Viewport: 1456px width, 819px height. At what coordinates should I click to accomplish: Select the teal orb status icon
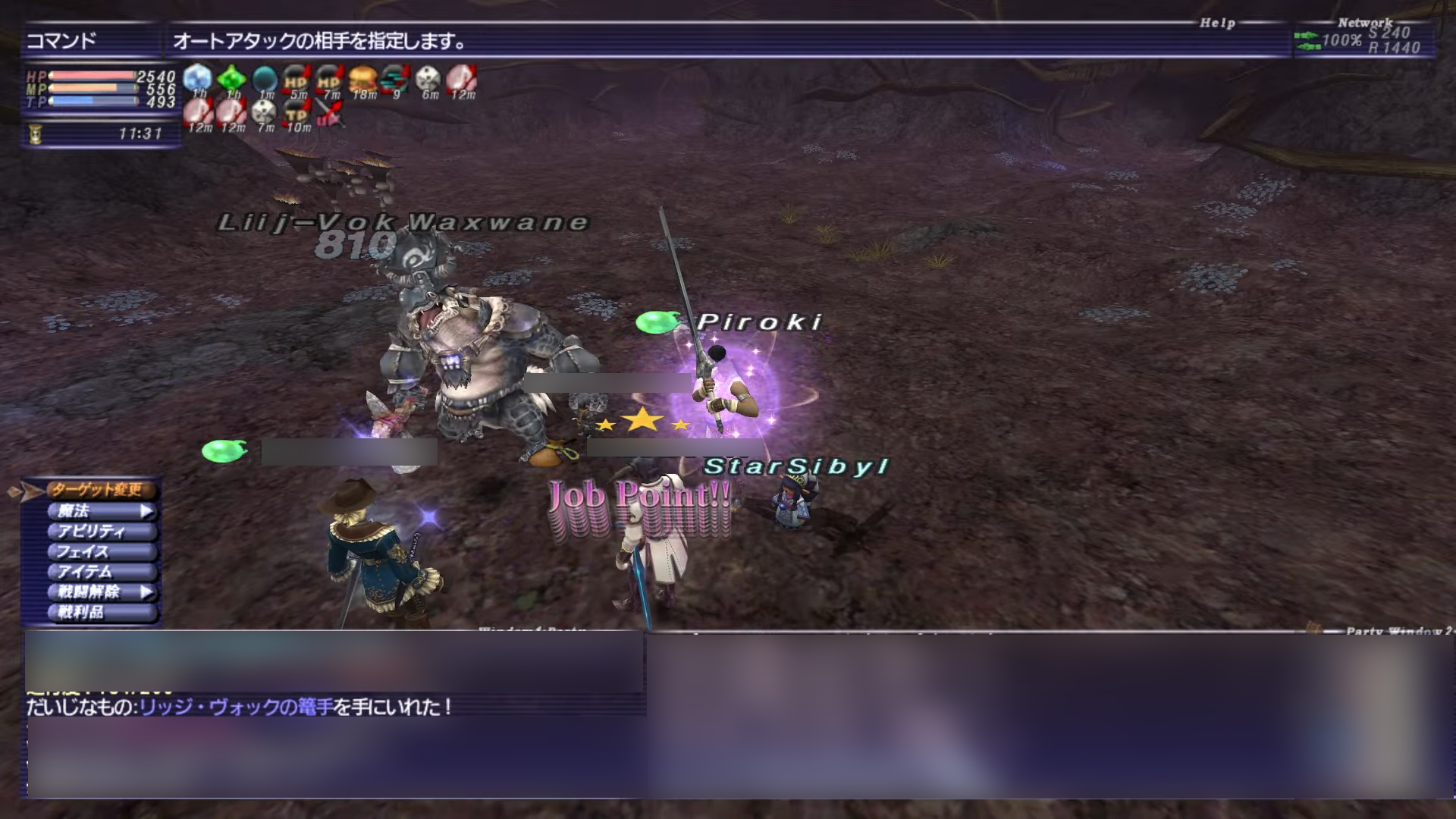coord(265,79)
